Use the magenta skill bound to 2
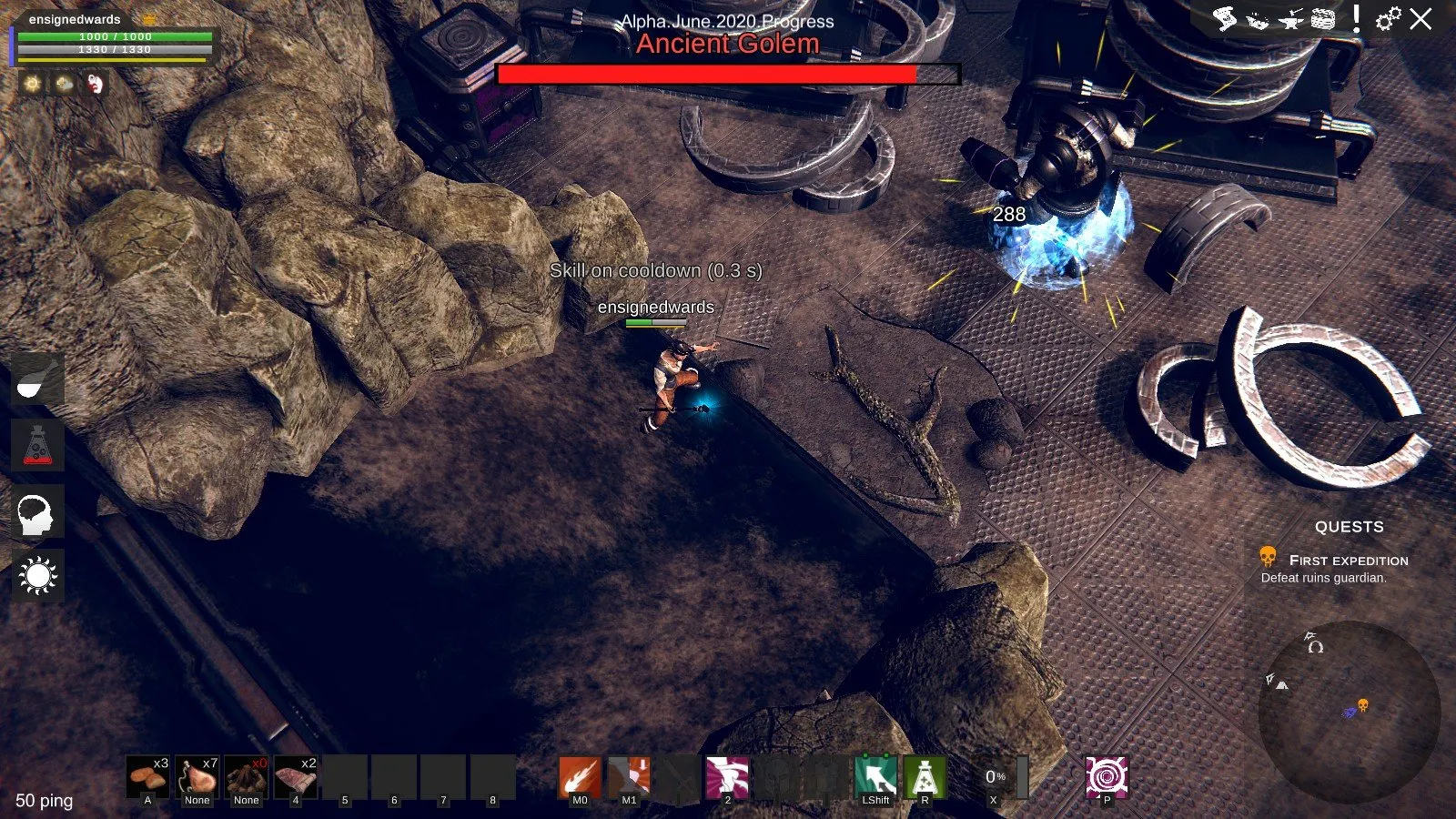This screenshot has width=1456, height=819. pyautogui.click(x=727, y=777)
